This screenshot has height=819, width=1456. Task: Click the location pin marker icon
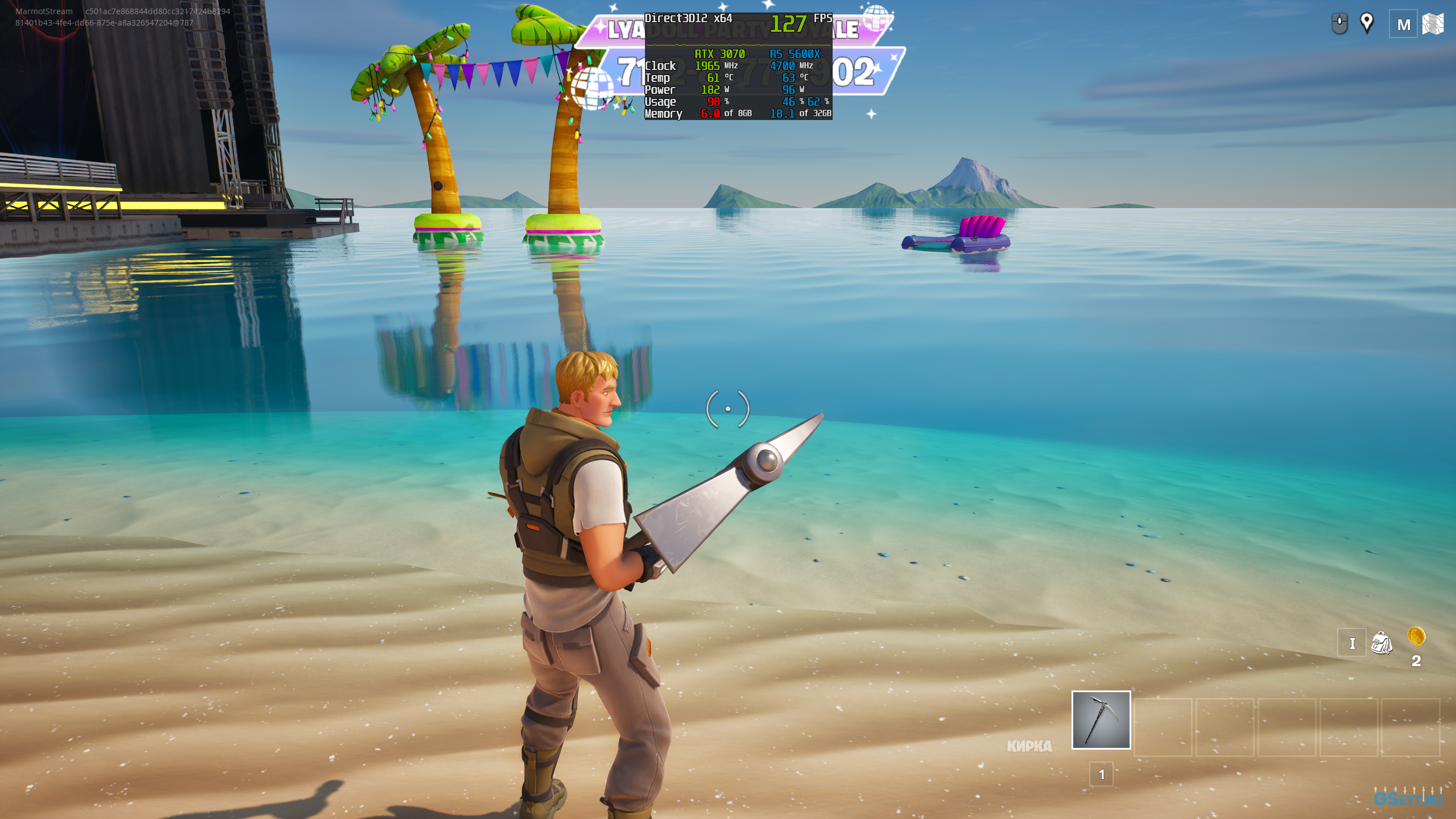pos(1367,23)
